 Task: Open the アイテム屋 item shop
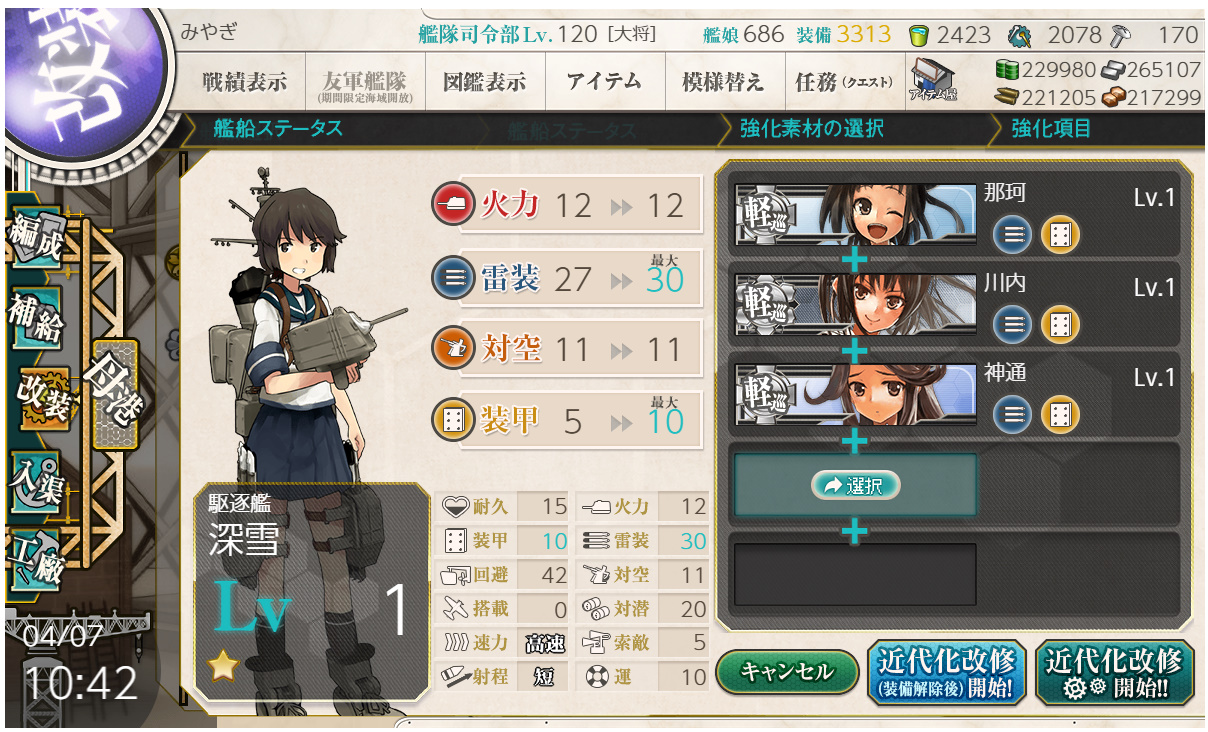click(933, 80)
